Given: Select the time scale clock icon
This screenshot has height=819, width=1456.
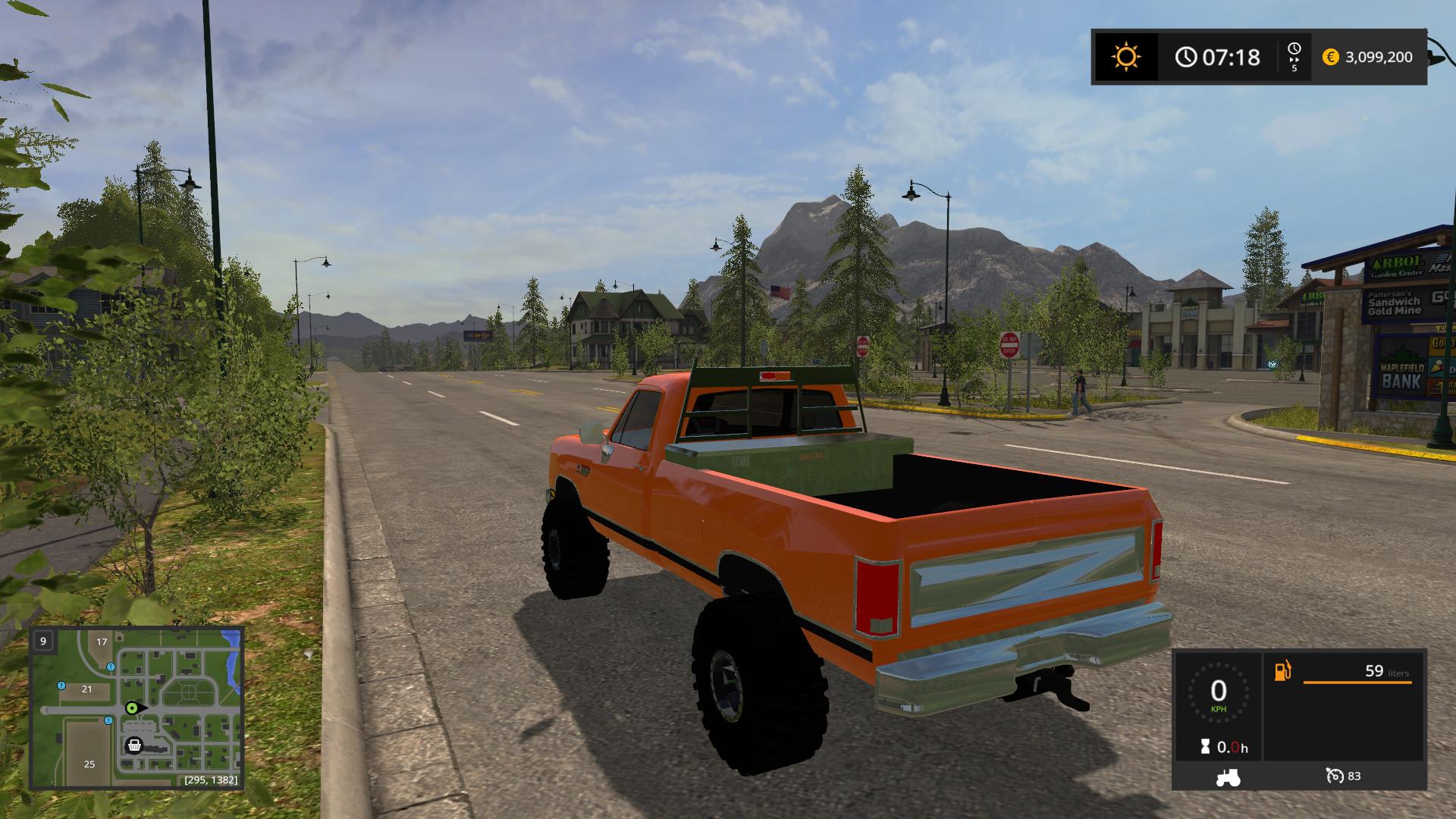Looking at the screenshot, I should click(1294, 50).
